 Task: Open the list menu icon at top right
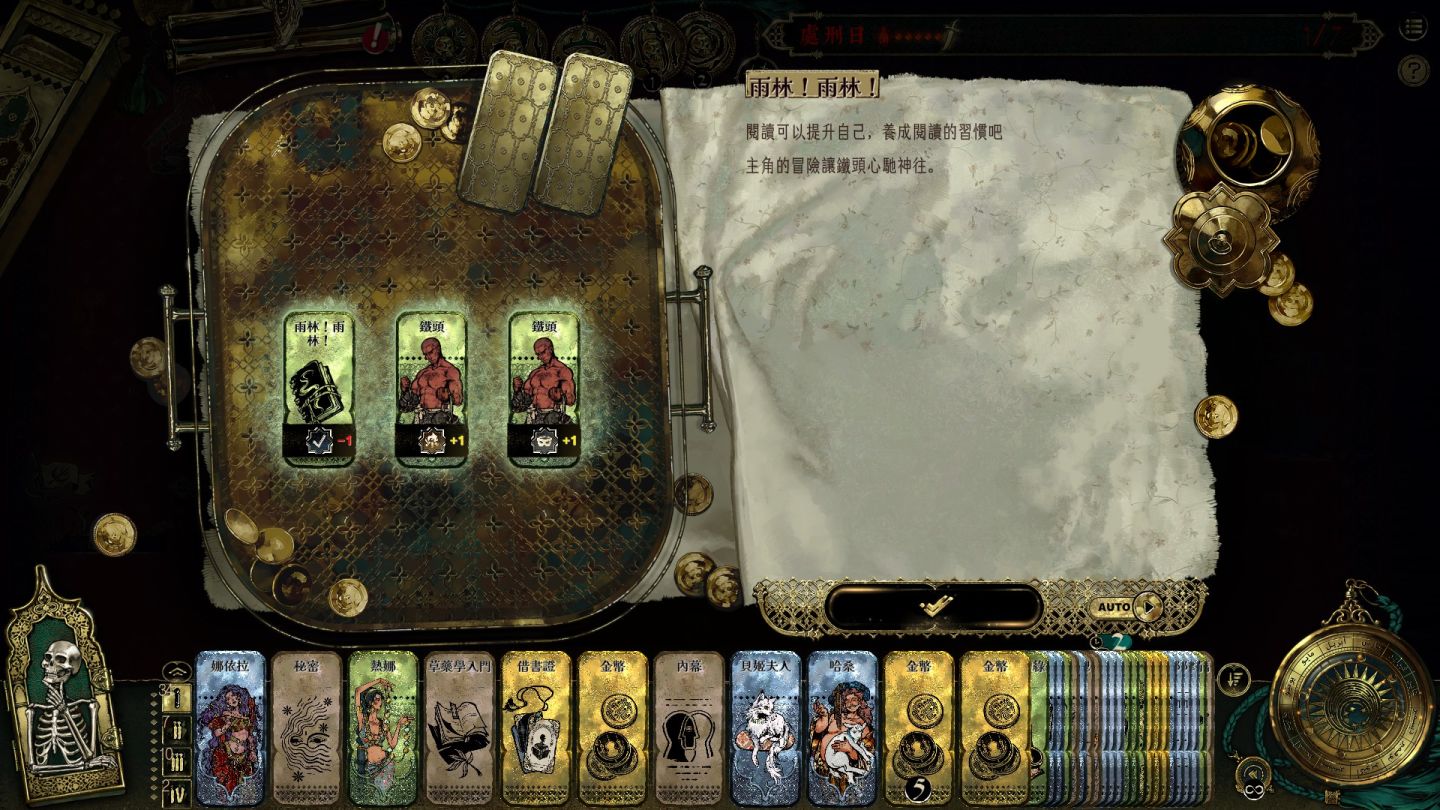(1412, 28)
